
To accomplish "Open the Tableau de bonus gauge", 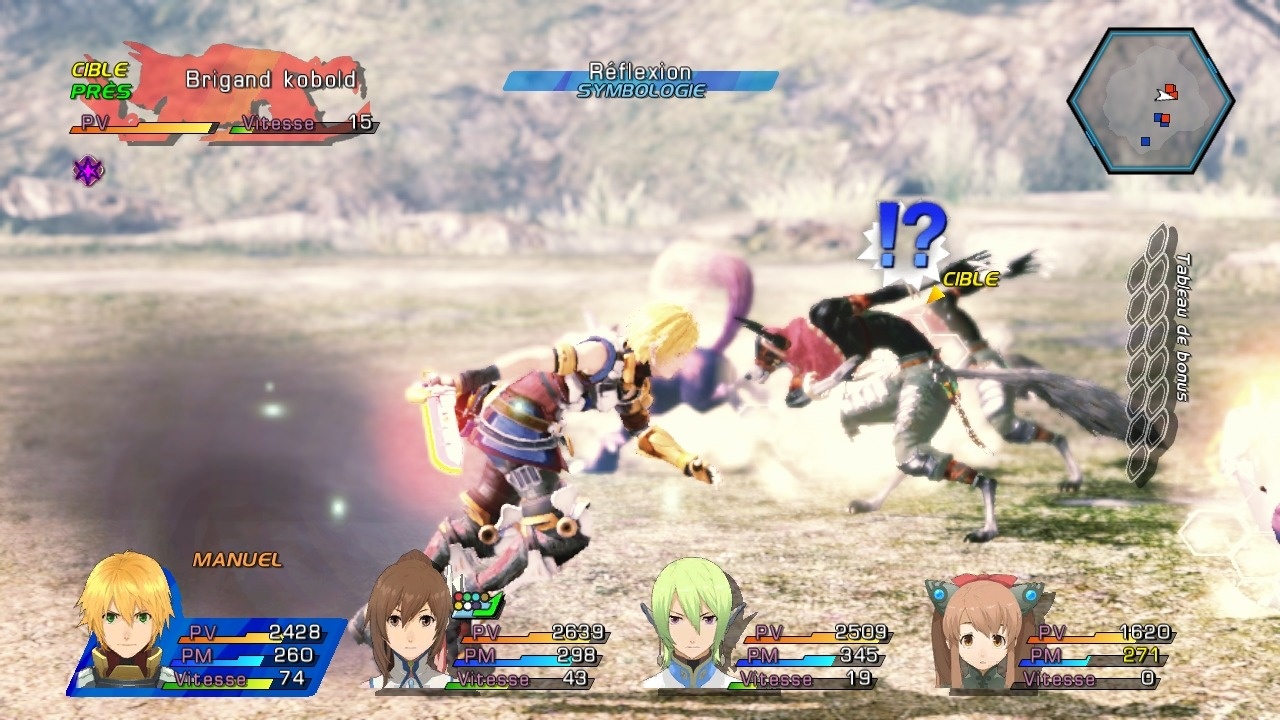I will [x=1152, y=350].
